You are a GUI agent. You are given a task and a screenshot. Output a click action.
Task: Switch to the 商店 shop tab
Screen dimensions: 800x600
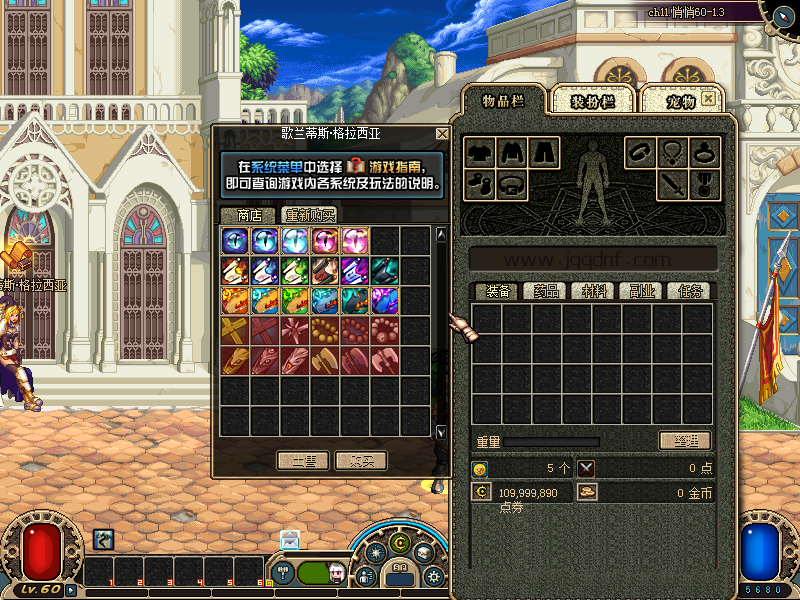[x=248, y=215]
